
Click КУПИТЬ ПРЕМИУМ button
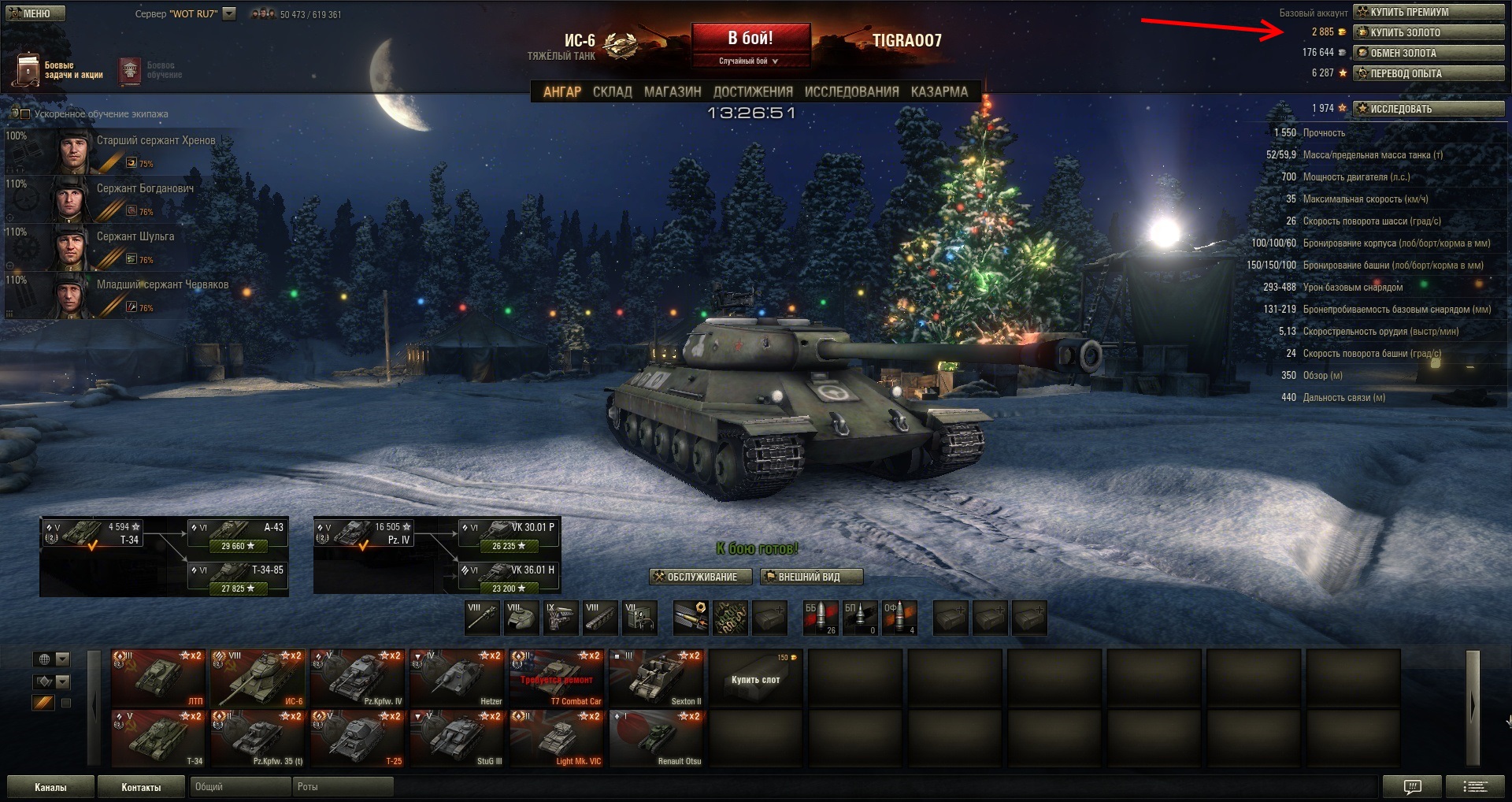coord(1429,12)
